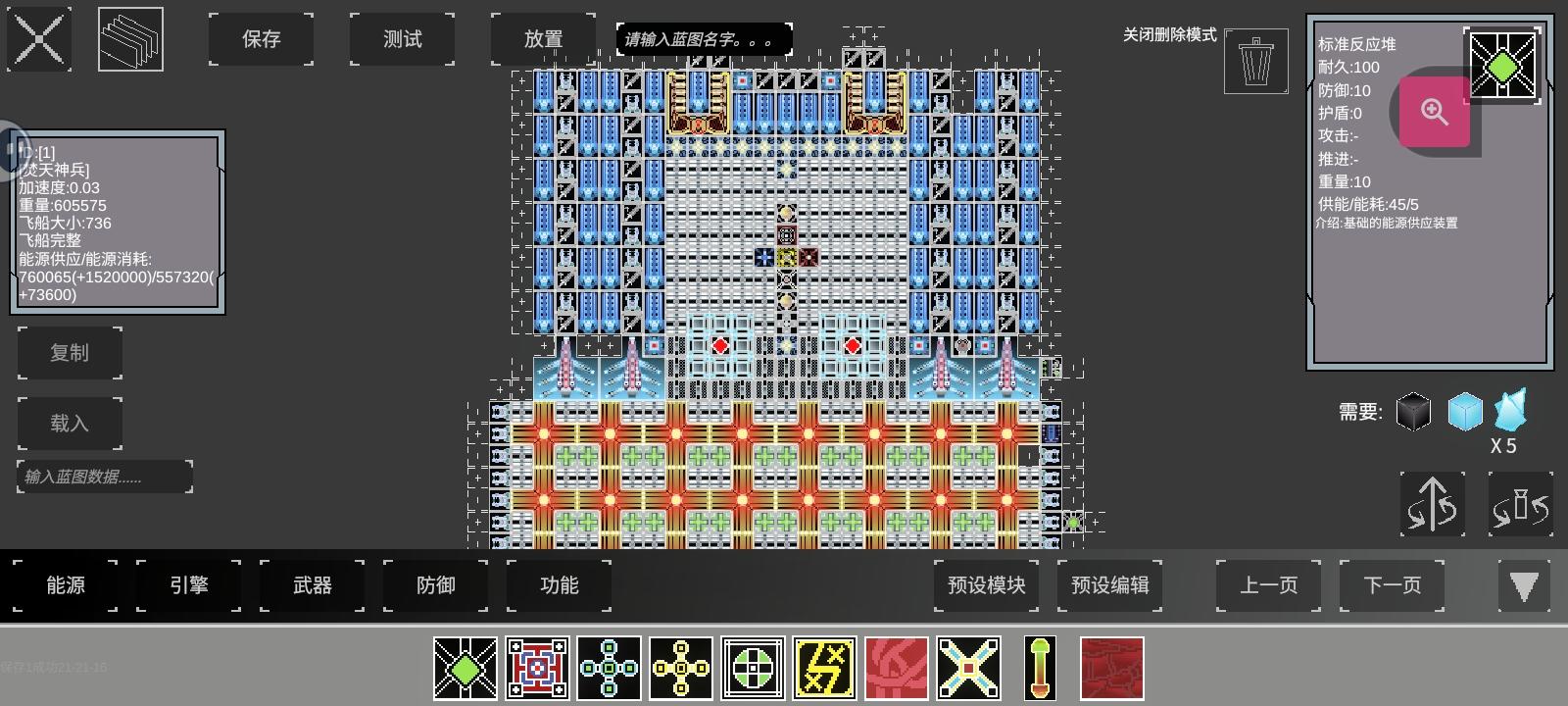The width and height of the screenshot is (1568, 706).
Task: Open the zoom magnifier on the reactor panel
Action: click(x=1434, y=113)
